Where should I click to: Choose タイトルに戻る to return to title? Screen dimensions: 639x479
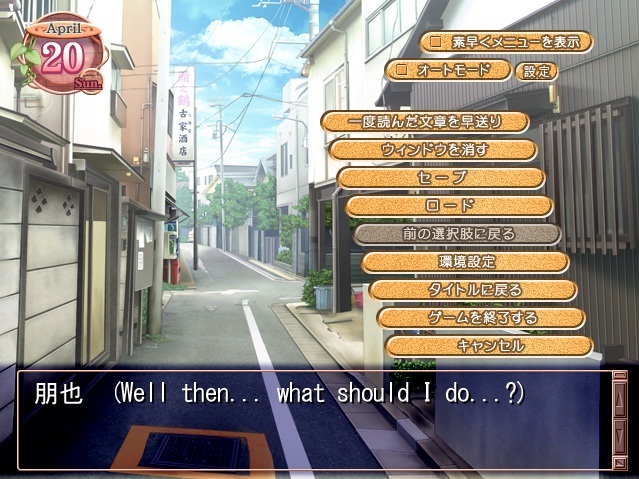(473, 290)
